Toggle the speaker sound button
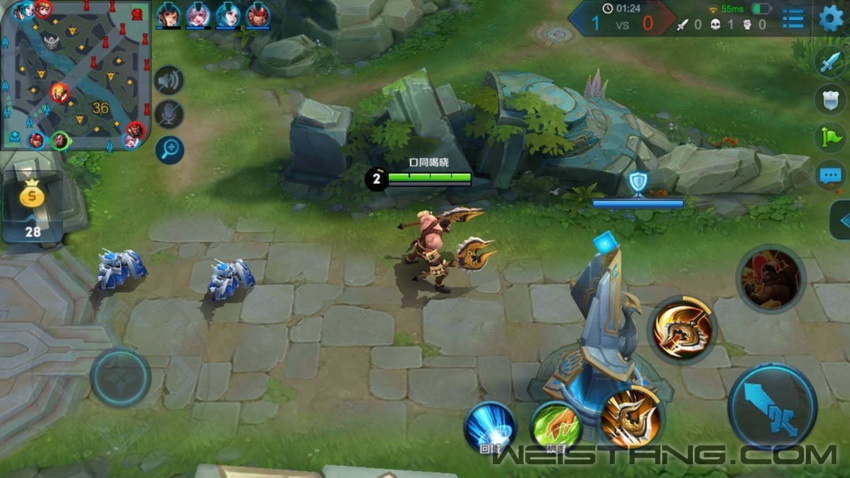The height and width of the screenshot is (478, 850). click(x=169, y=80)
